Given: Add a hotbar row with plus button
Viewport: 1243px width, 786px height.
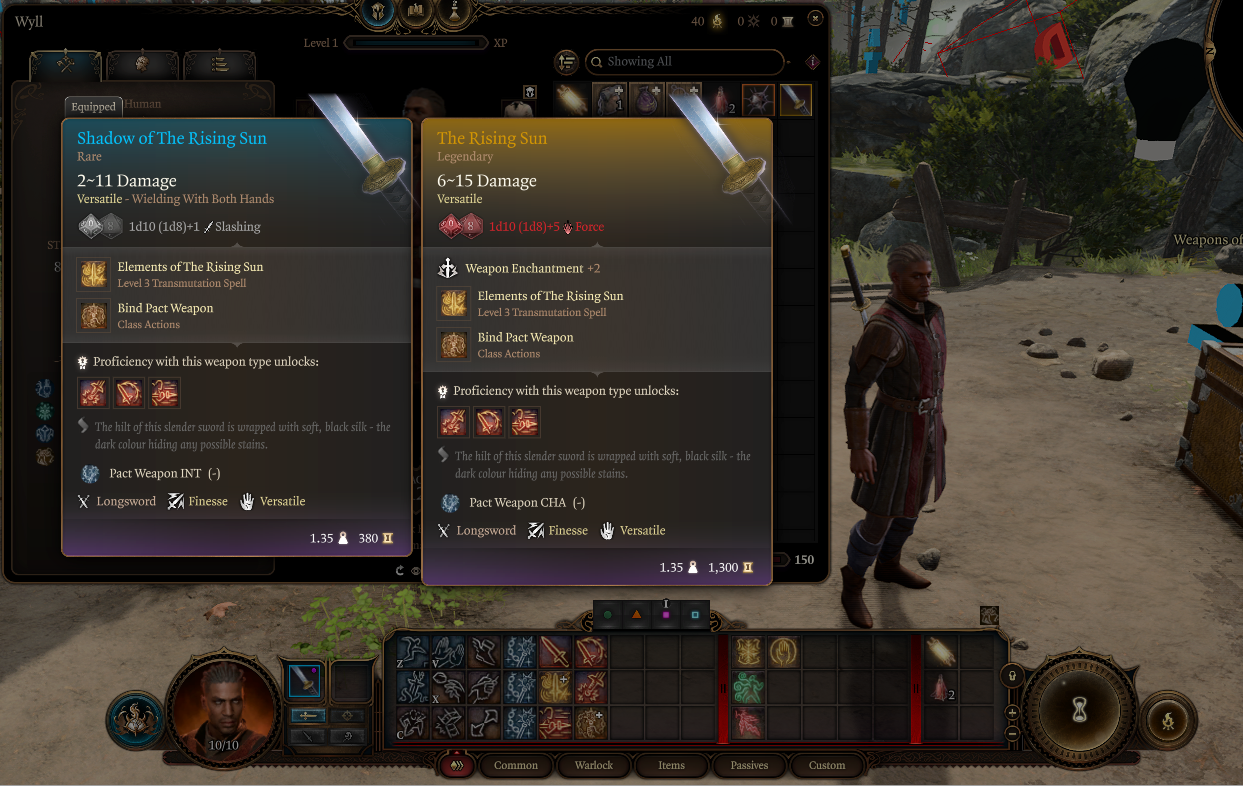Looking at the screenshot, I should pos(1012,713).
